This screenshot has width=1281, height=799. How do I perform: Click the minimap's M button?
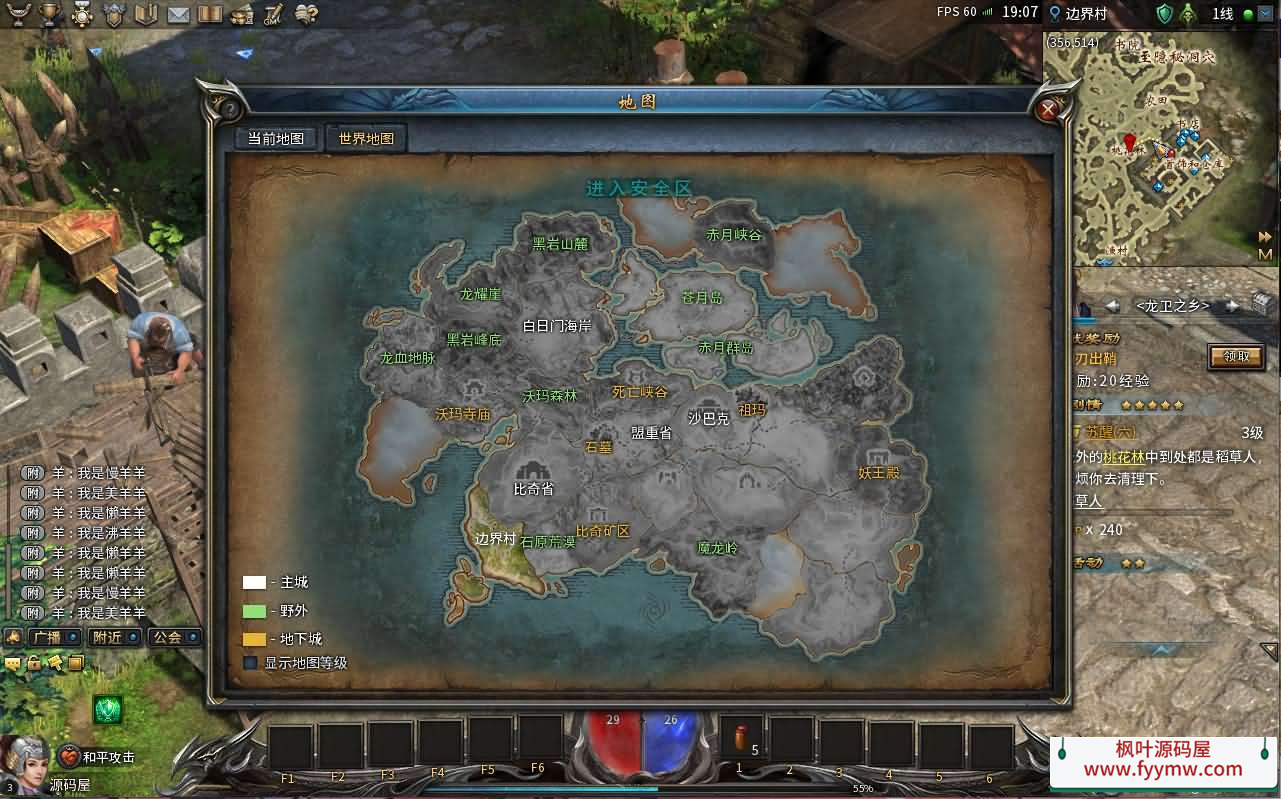[x=1265, y=253]
